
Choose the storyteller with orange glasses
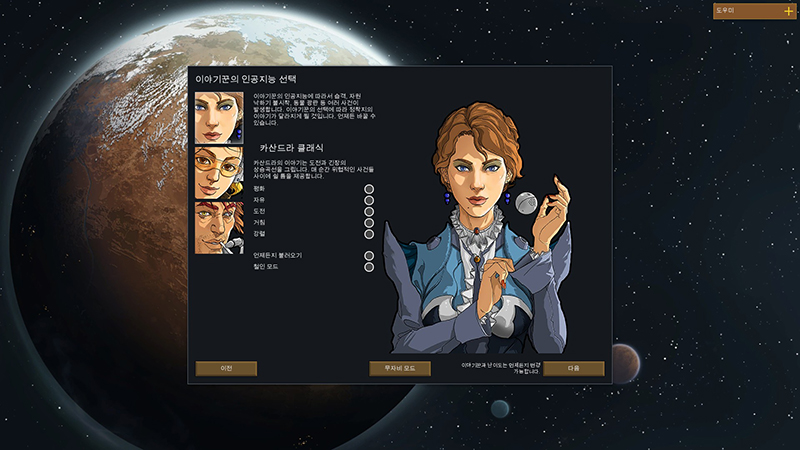click(219, 172)
